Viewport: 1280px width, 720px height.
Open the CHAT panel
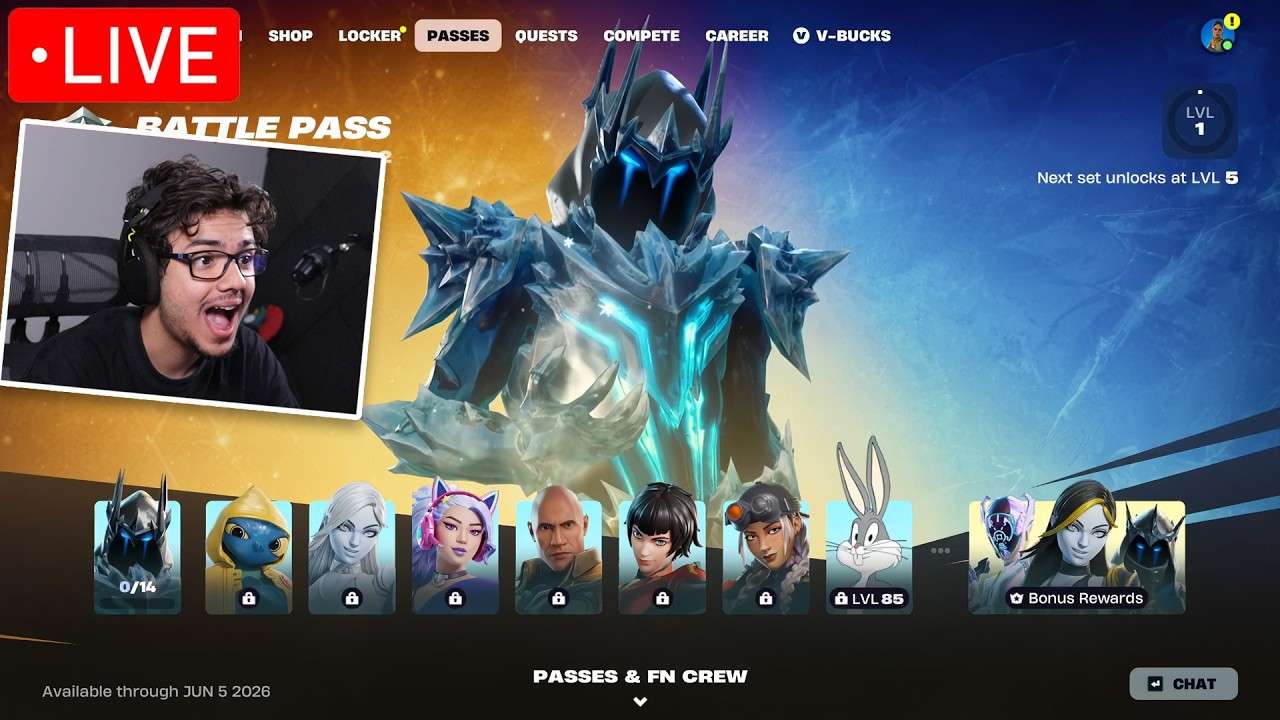point(1182,684)
